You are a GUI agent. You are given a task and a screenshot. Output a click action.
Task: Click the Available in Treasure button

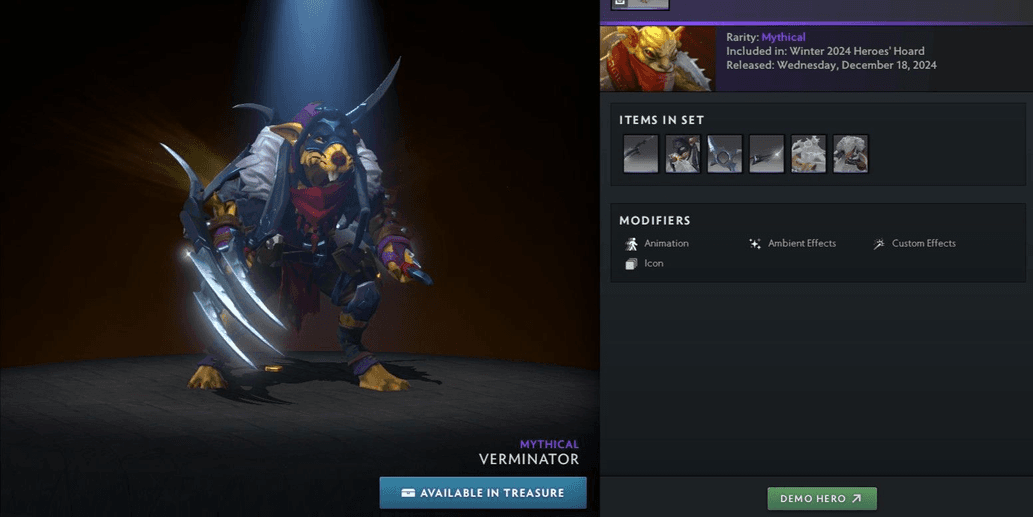pos(483,493)
